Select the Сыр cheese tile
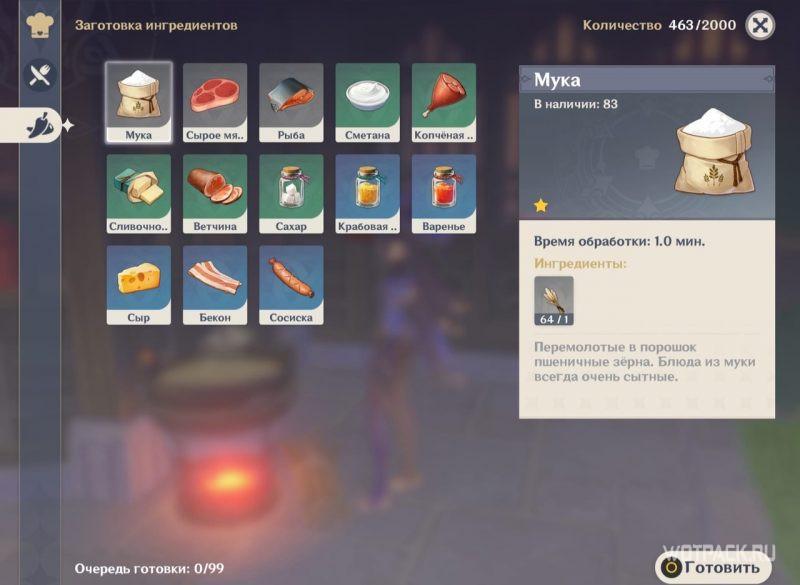The image size is (800, 585). pos(139,285)
